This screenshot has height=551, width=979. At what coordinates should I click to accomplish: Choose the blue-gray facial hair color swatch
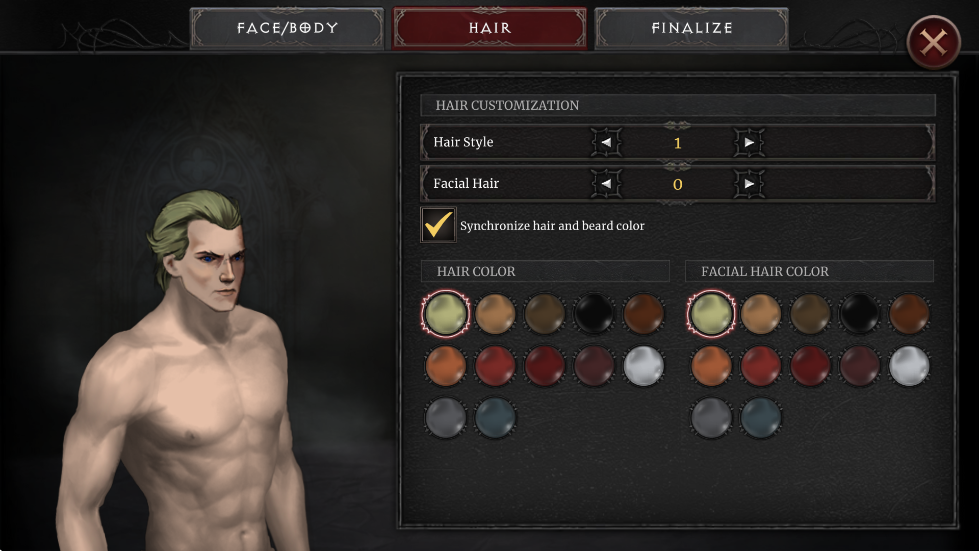point(760,417)
